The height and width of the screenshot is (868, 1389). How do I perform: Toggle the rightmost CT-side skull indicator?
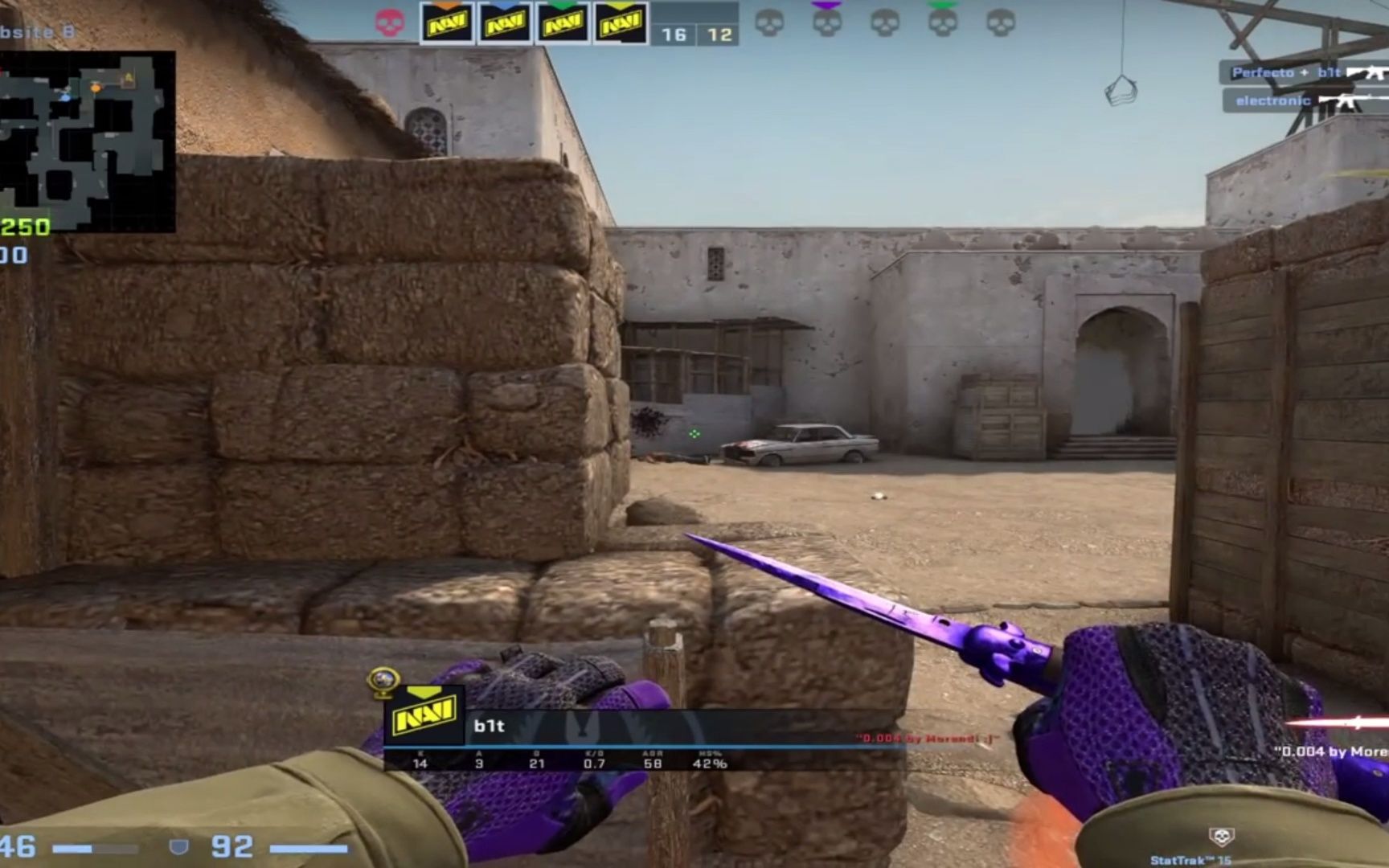click(998, 23)
